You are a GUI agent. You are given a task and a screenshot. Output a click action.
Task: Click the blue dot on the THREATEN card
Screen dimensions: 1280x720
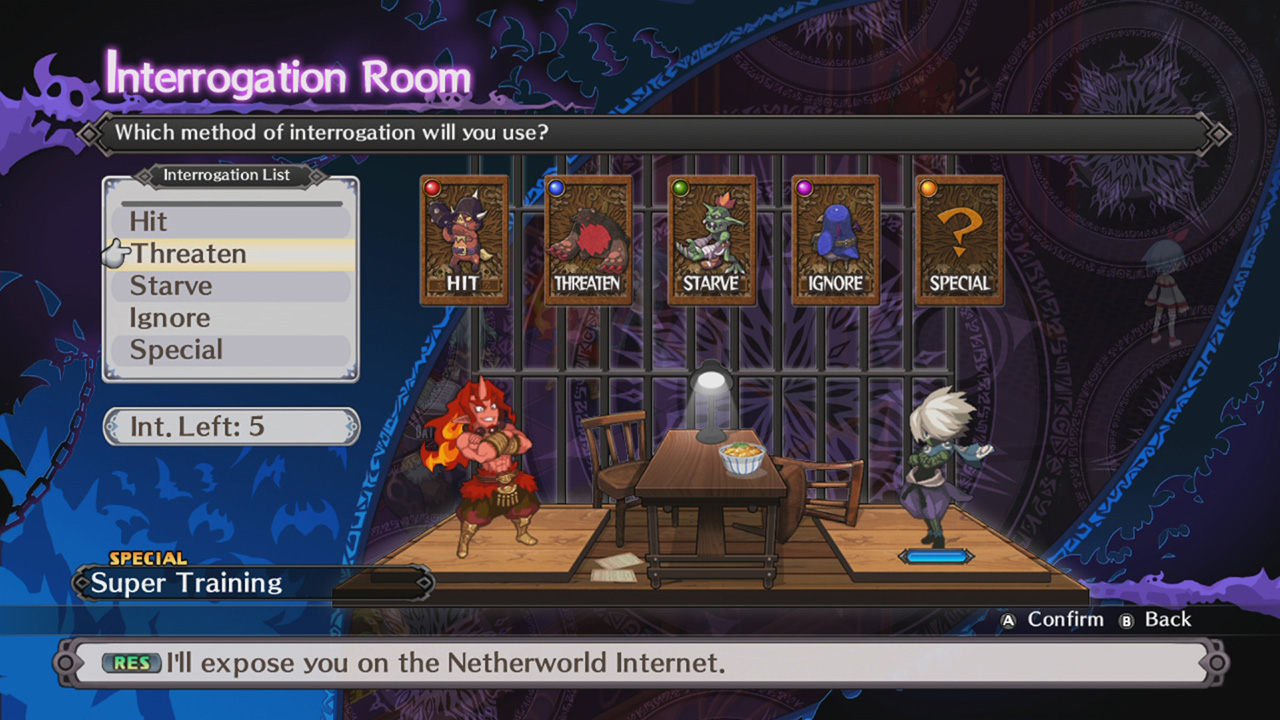(554, 186)
